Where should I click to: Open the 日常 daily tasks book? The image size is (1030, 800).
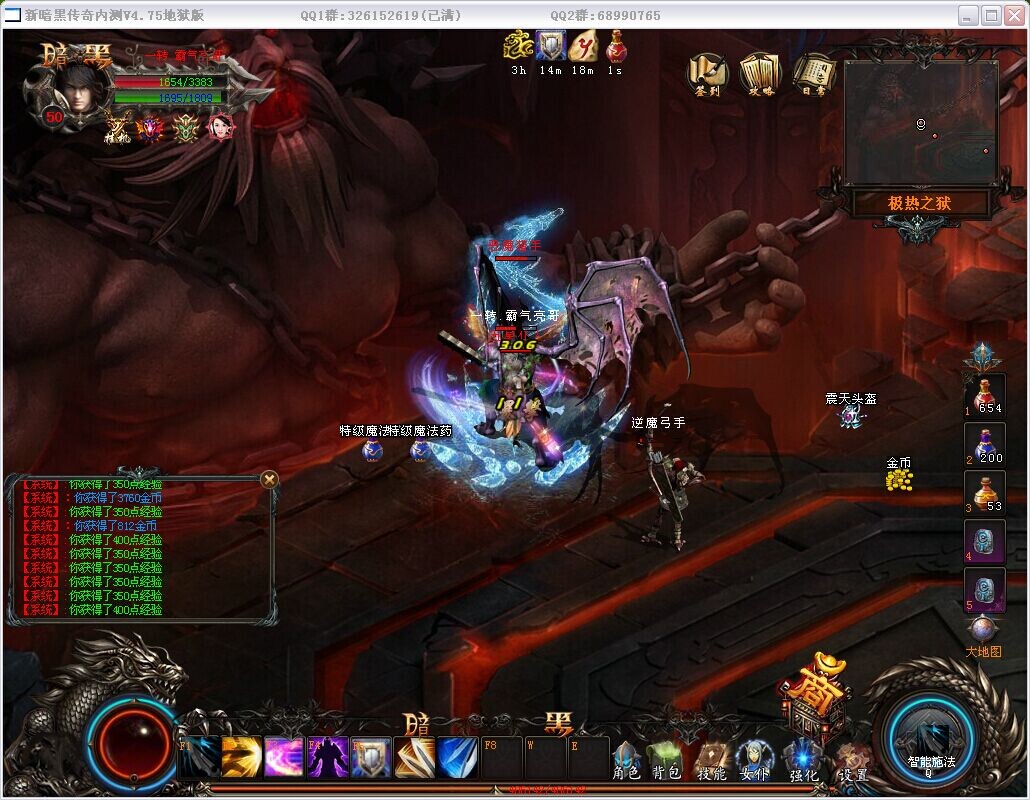click(813, 72)
